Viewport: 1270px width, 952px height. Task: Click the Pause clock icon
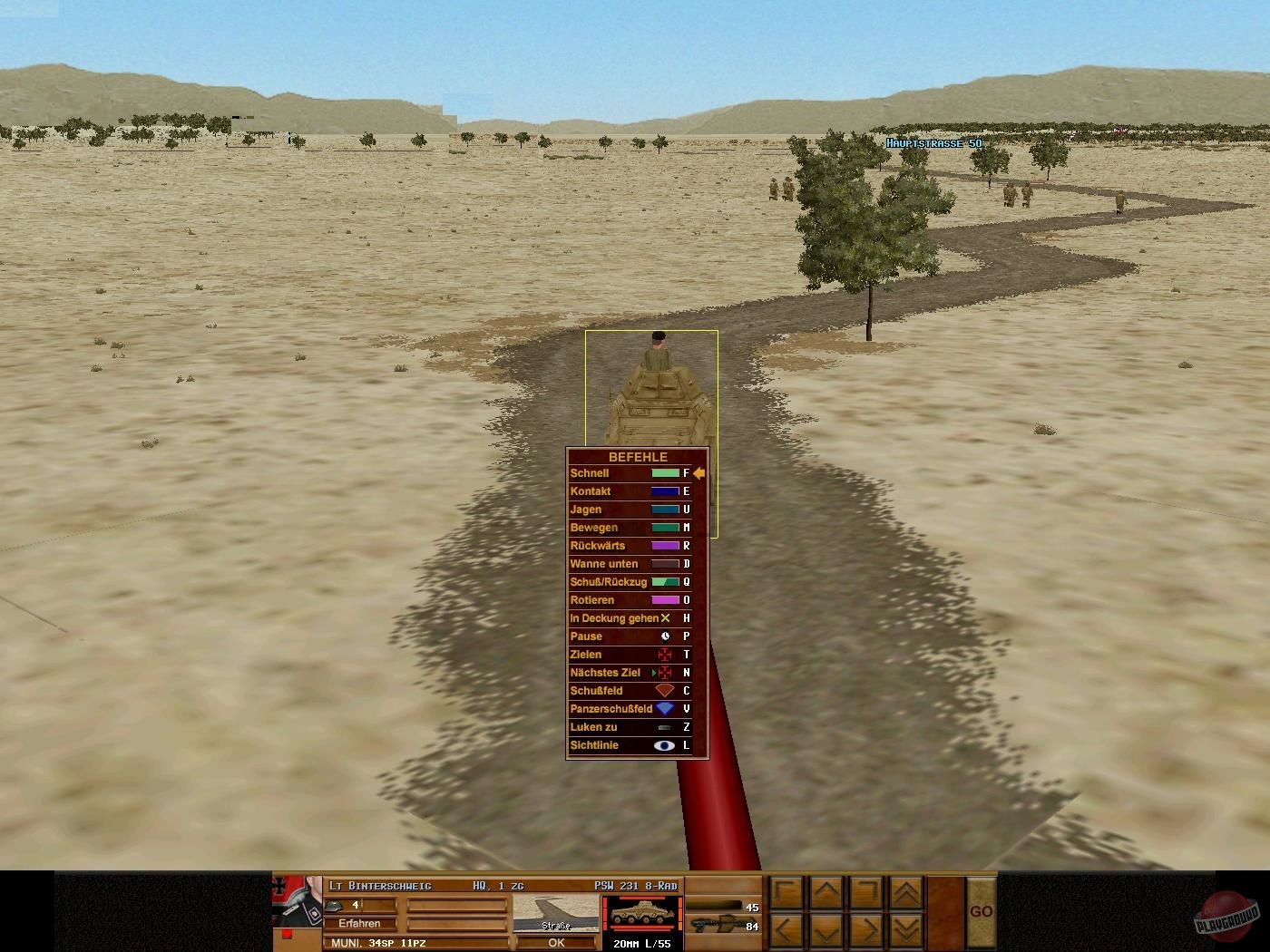(665, 637)
